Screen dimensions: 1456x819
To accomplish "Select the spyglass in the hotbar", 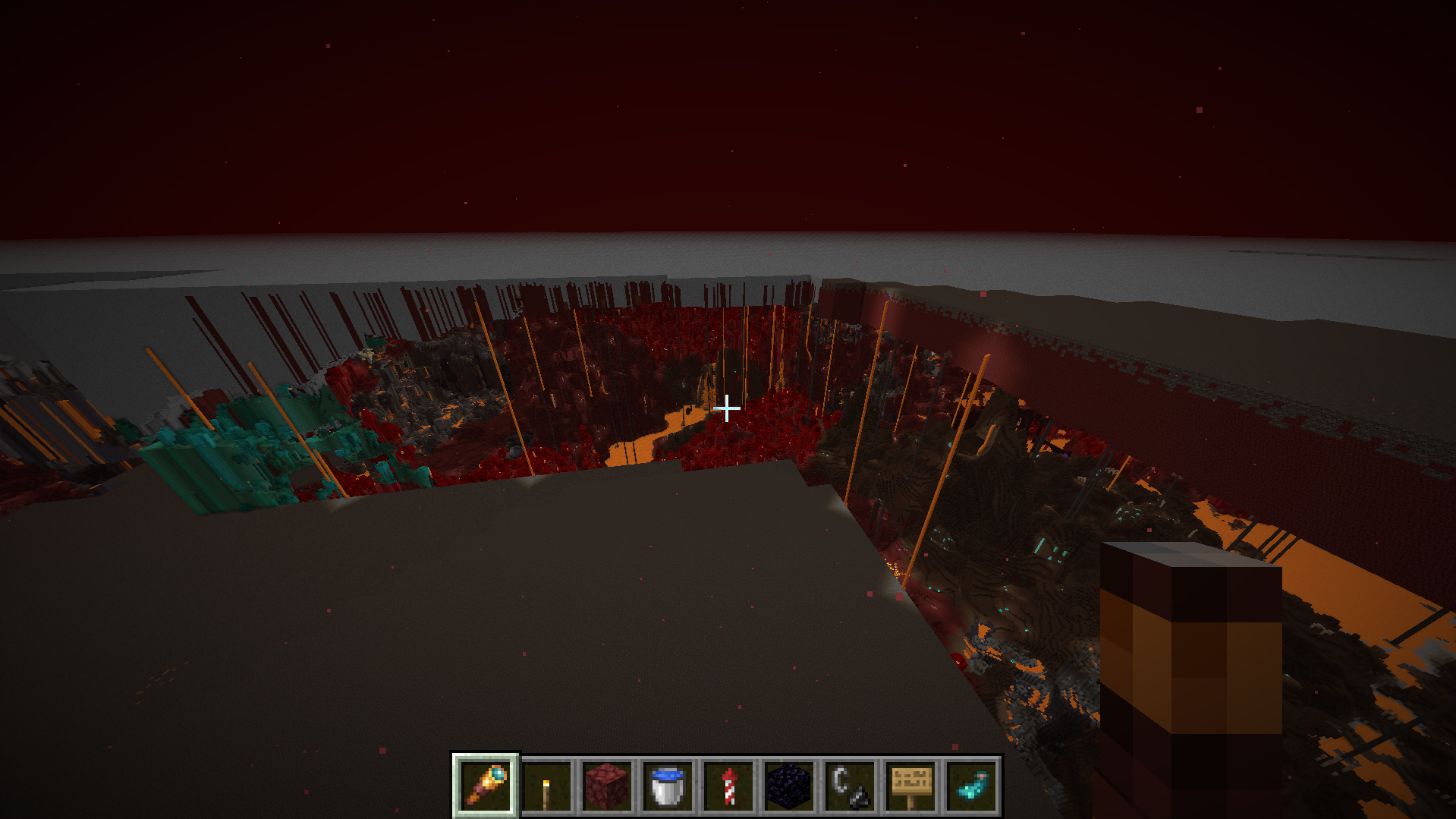I will coord(486,786).
